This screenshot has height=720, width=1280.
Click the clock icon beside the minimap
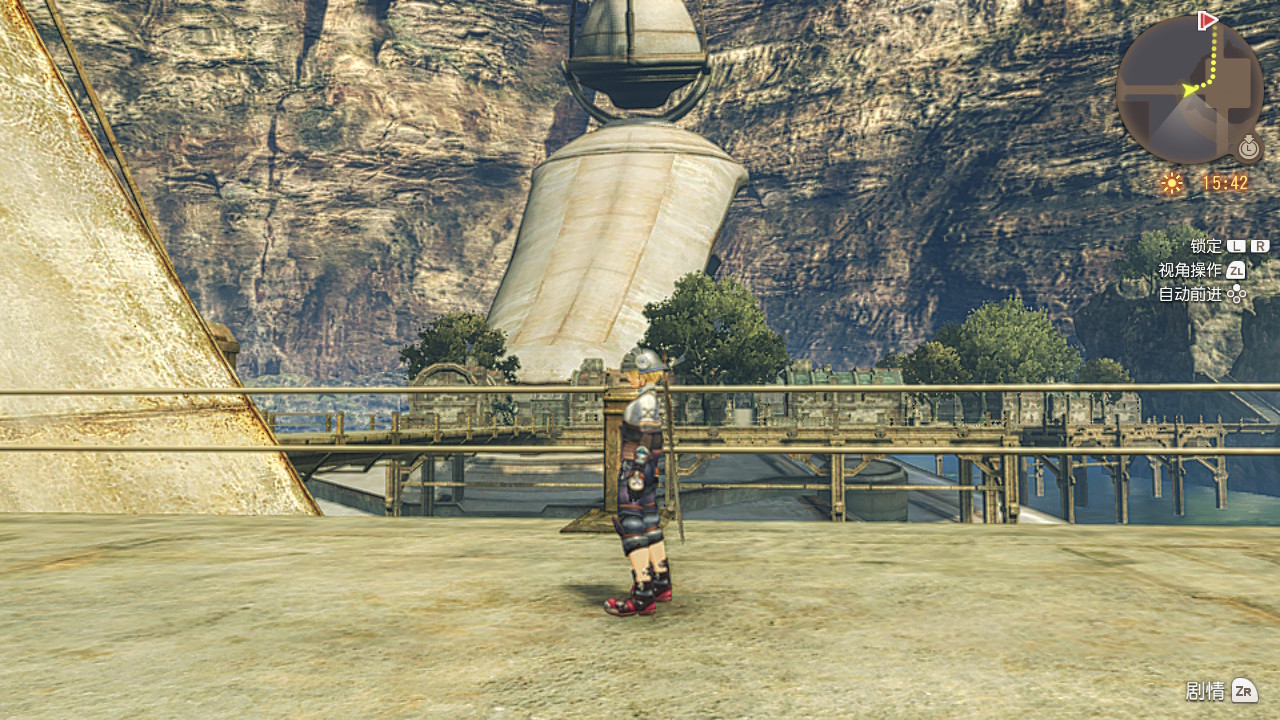pyautogui.click(x=1248, y=148)
